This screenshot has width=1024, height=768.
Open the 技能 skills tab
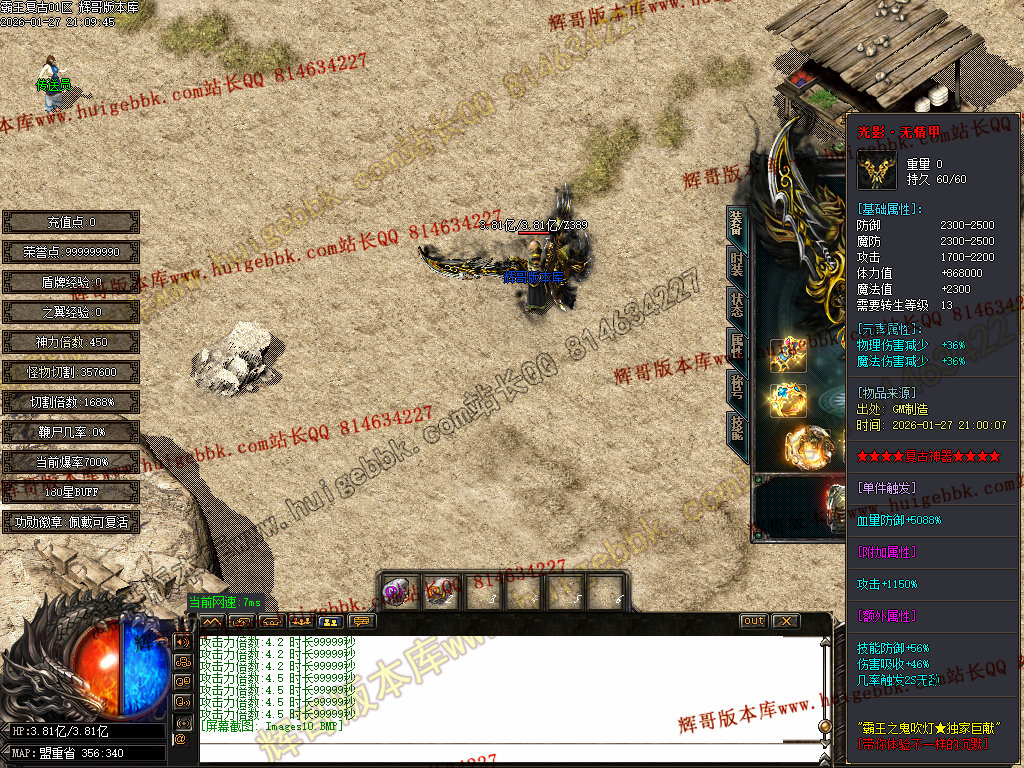click(737, 428)
